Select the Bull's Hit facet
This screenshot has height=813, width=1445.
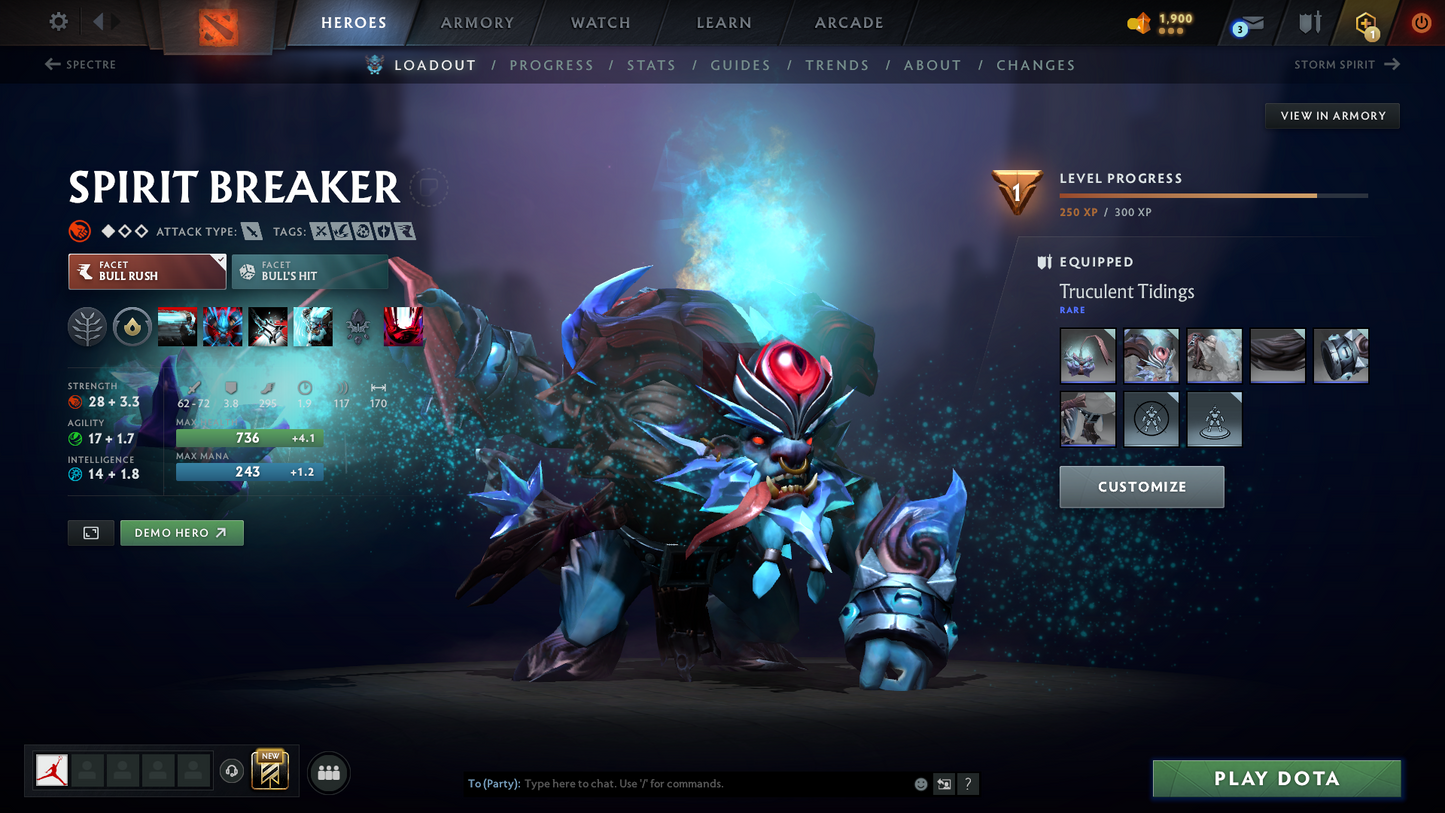pos(310,271)
